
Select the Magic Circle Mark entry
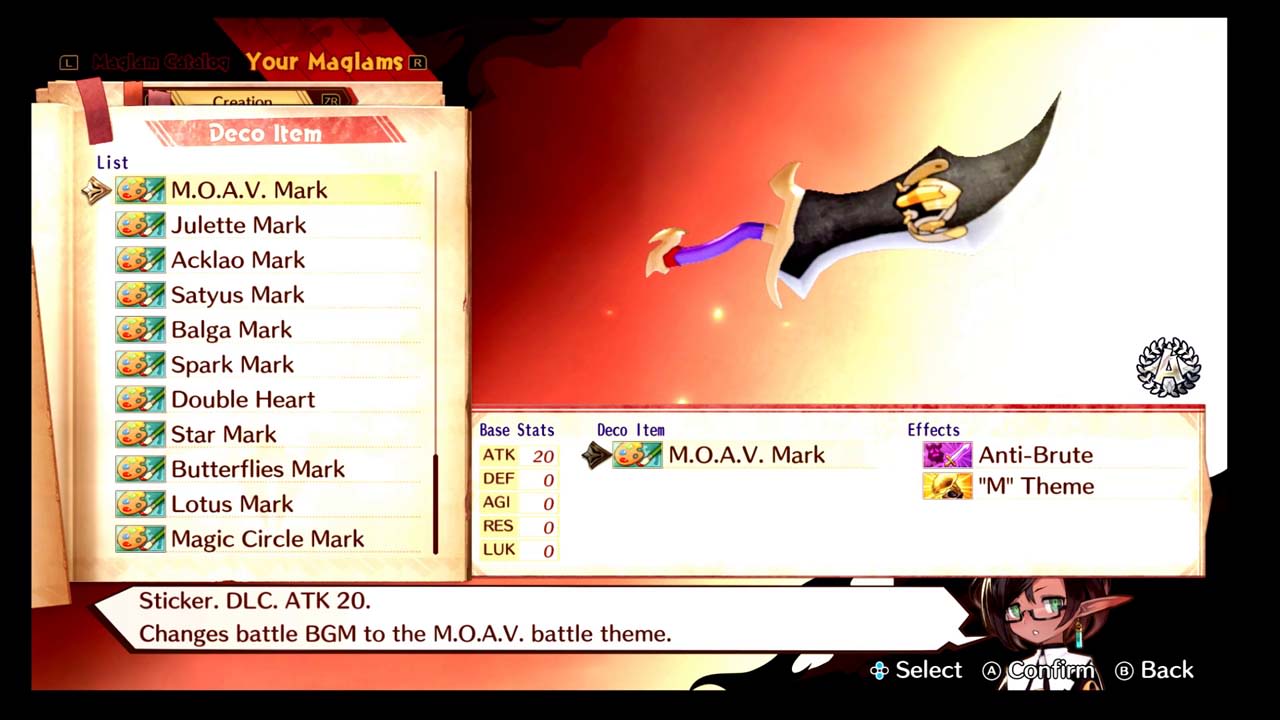[x=267, y=539]
